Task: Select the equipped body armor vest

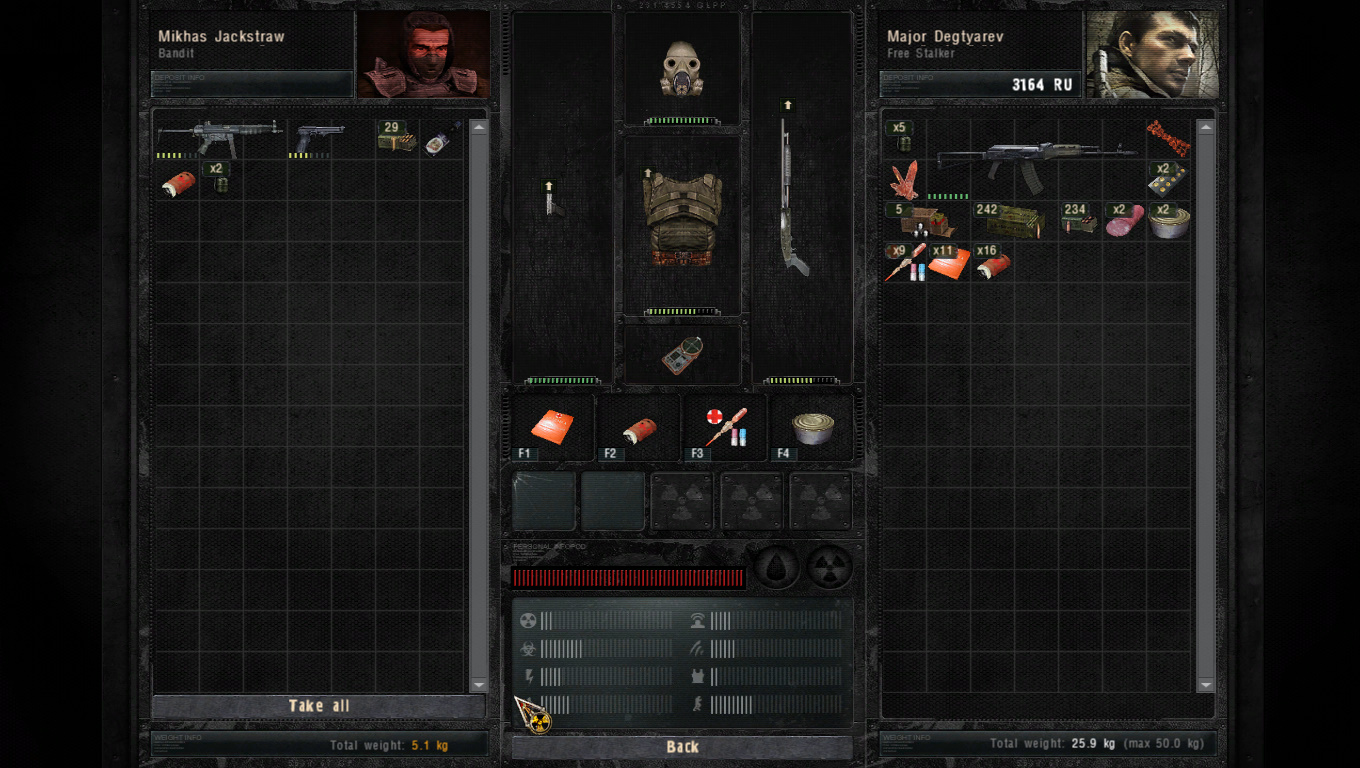Action: click(x=682, y=220)
